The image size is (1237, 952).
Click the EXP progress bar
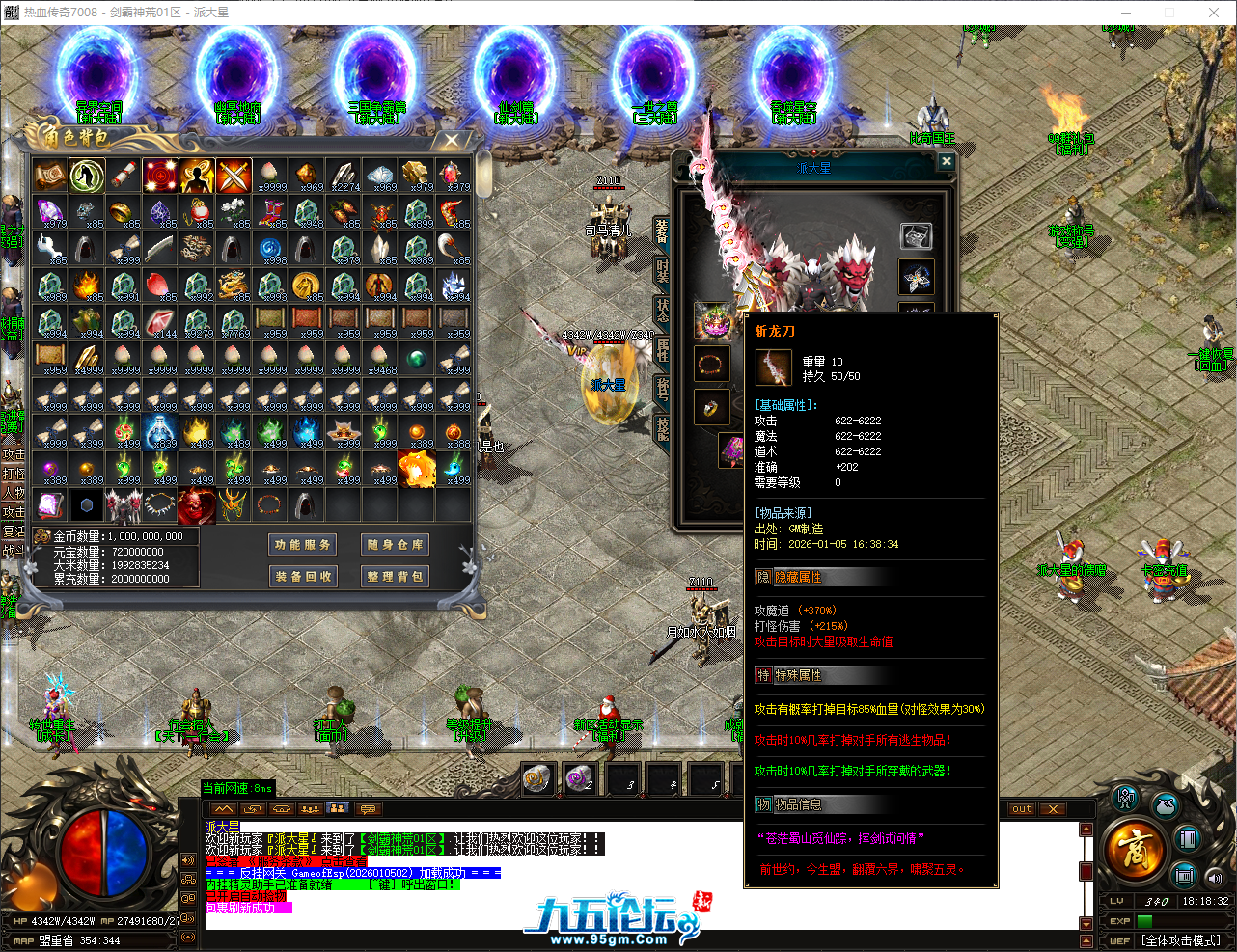[x=1182, y=921]
